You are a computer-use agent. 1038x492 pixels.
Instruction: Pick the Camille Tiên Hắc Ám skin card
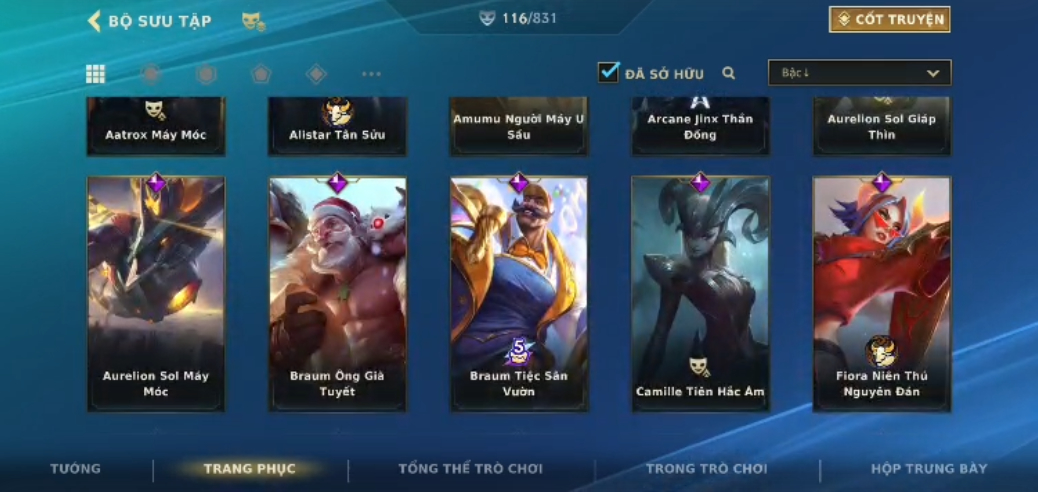coord(700,293)
